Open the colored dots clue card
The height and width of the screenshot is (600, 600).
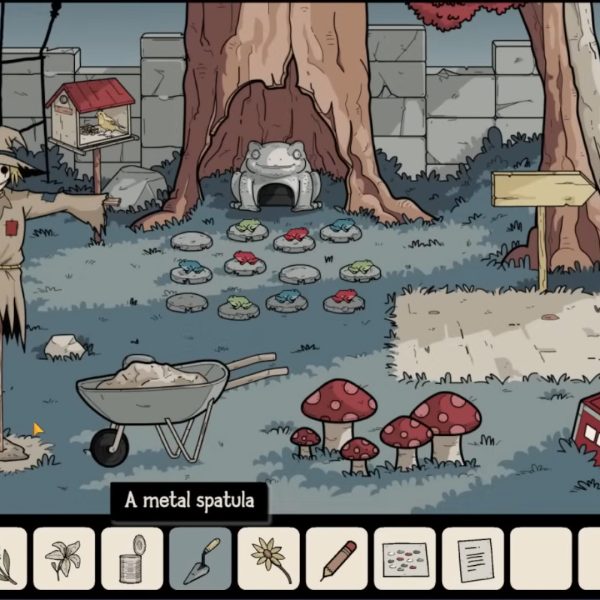pos(404,558)
